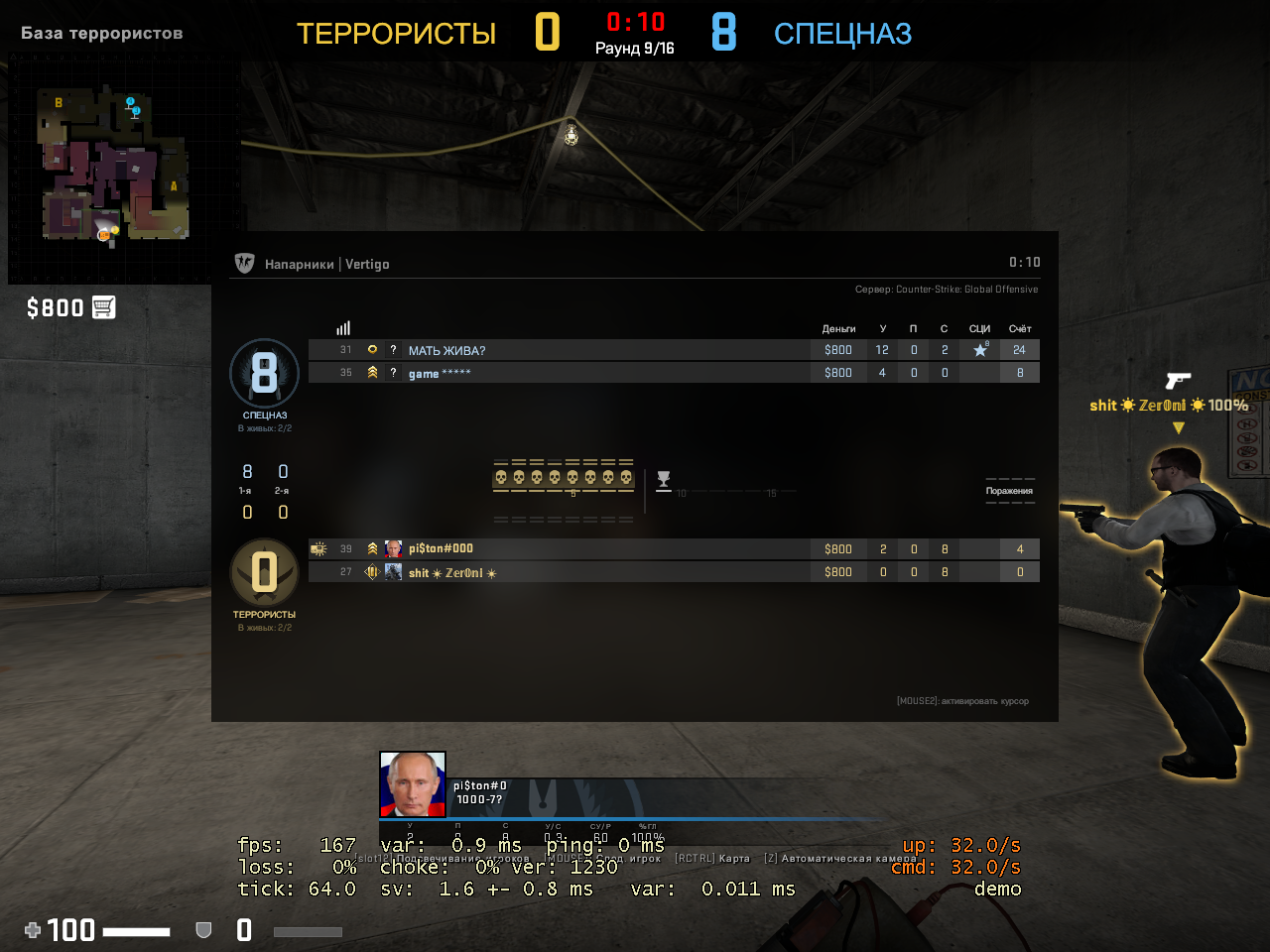Viewport: 1270px width, 952px height.
Task: Click the buy menu cart icon next to $800
Action: (103, 307)
